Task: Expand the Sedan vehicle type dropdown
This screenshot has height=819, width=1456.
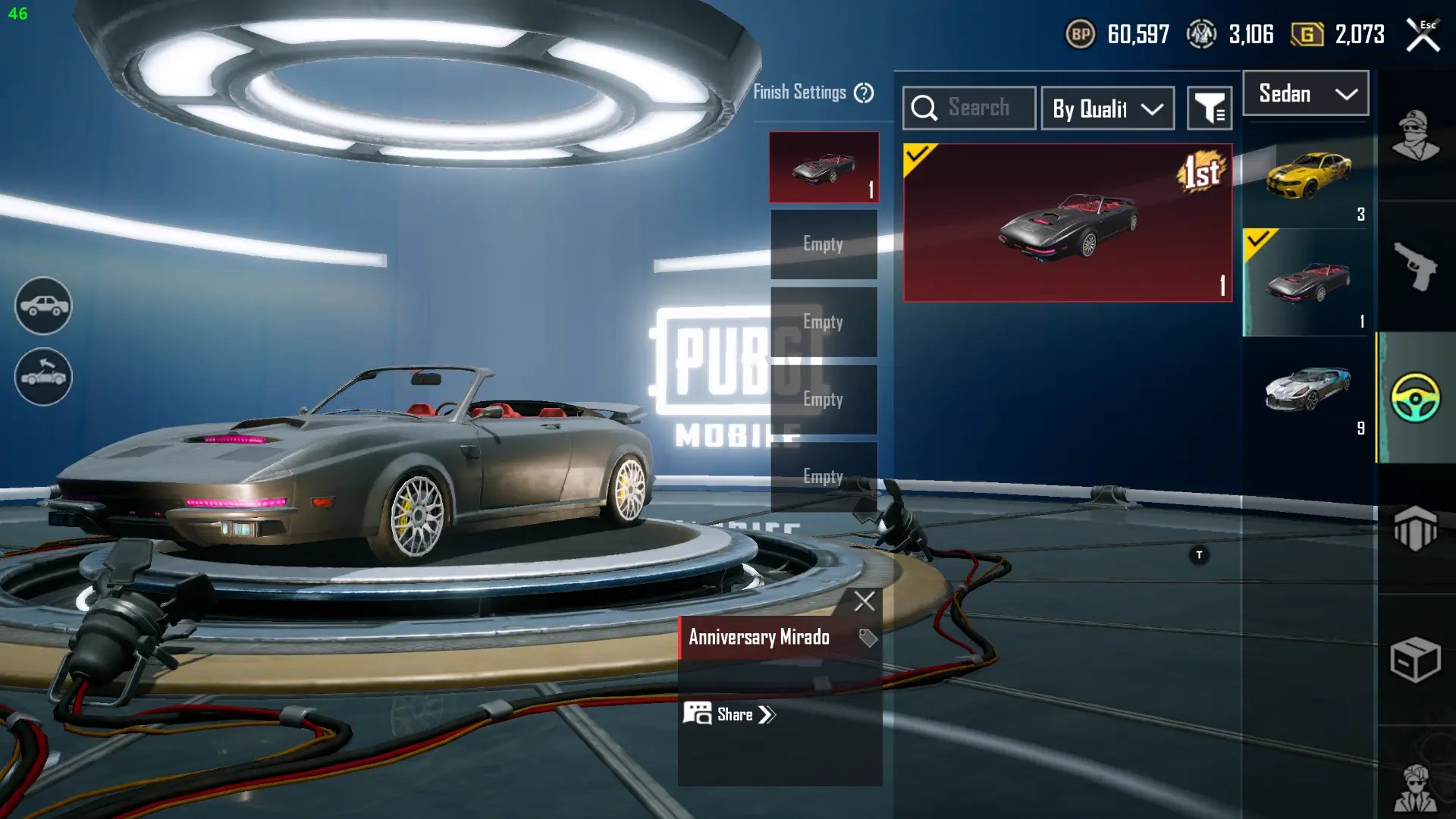Action: [x=1306, y=94]
